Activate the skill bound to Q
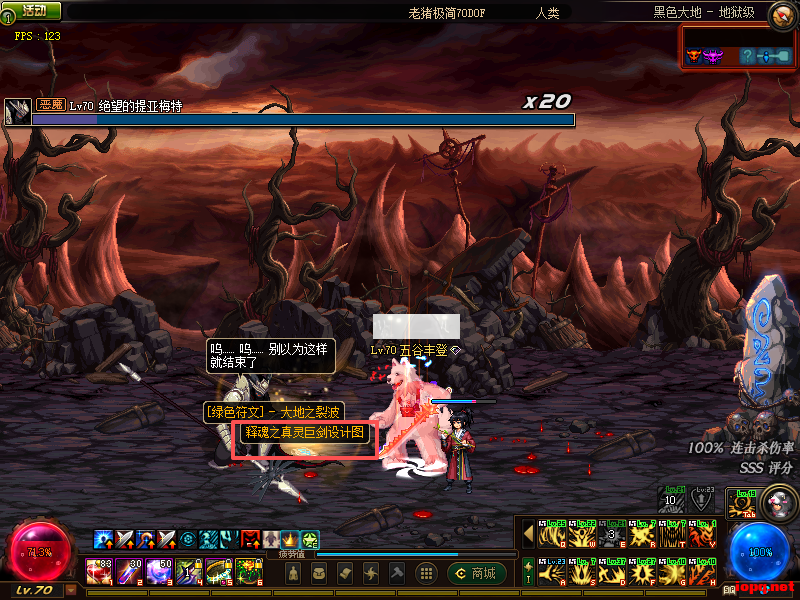The image size is (800, 600). pyautogui.click(x=550, y=536)
